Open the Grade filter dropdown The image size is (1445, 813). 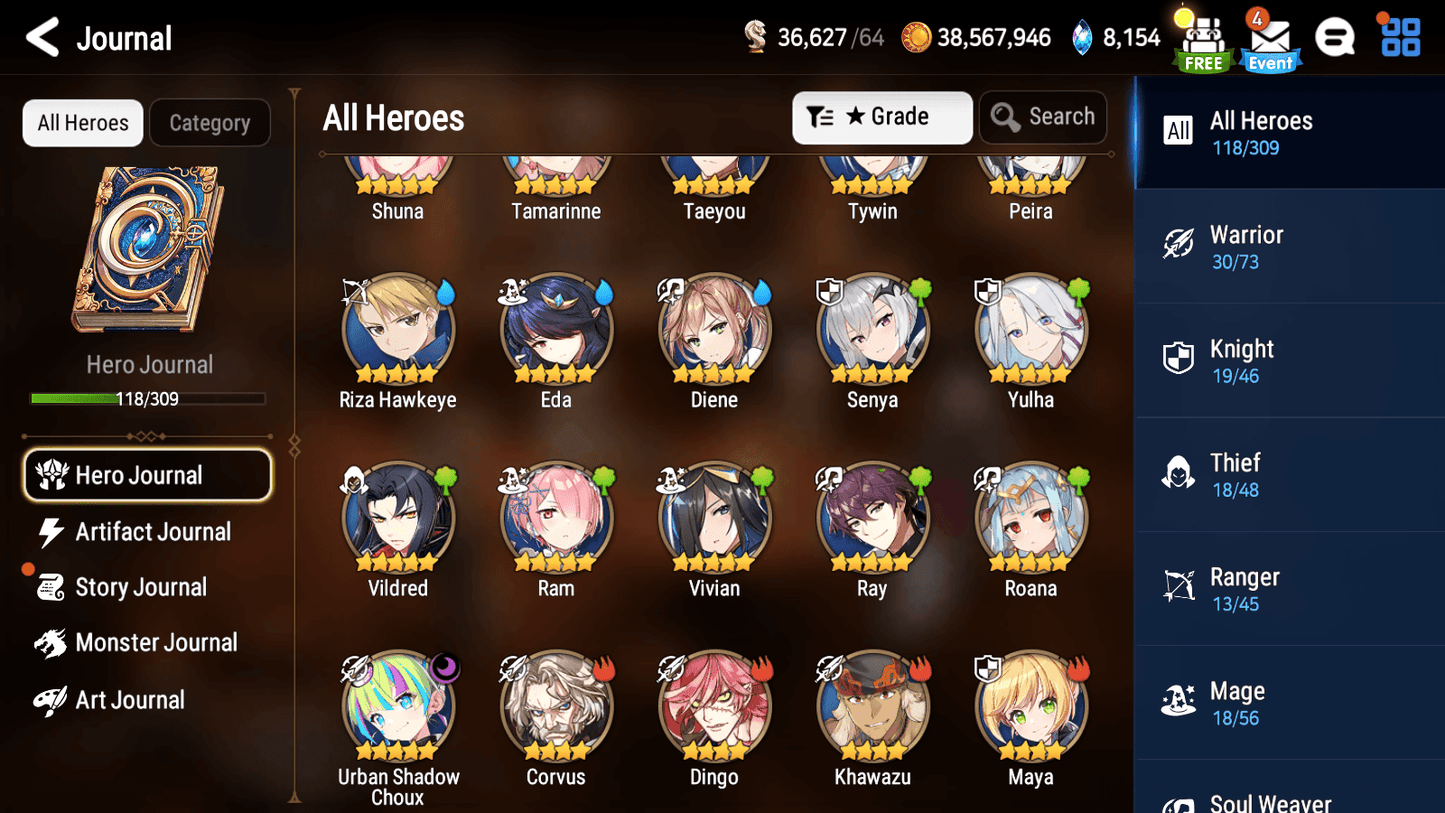(x=882, y=117)
